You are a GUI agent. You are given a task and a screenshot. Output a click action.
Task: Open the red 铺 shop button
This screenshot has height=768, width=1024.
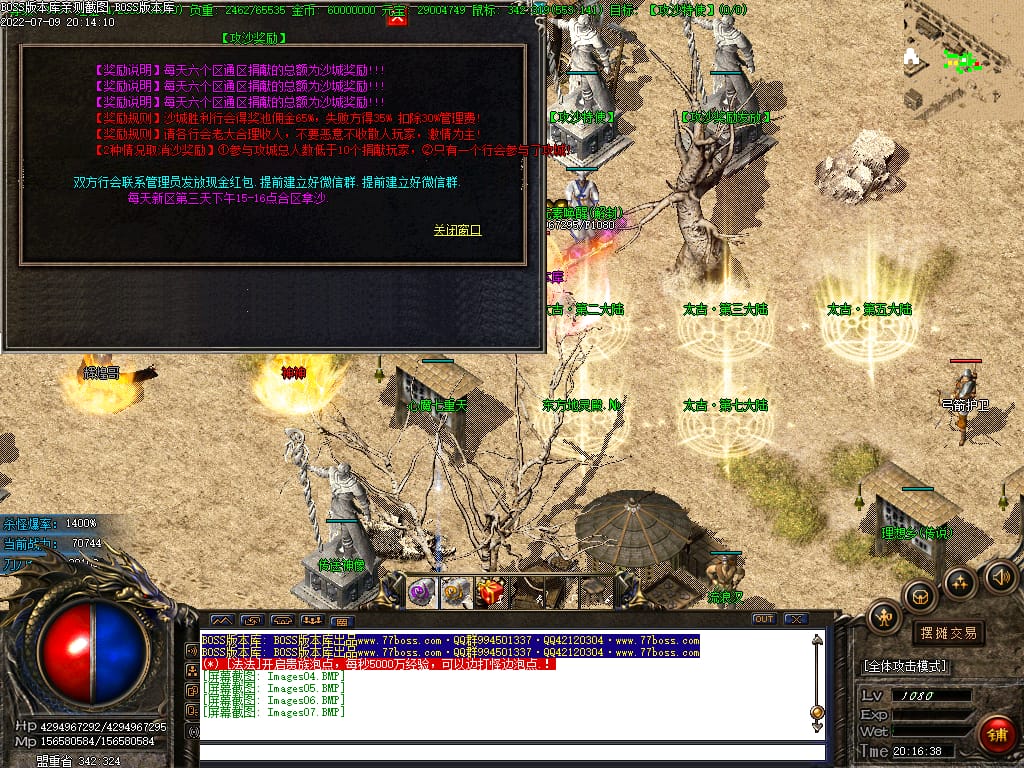[996, 734]
